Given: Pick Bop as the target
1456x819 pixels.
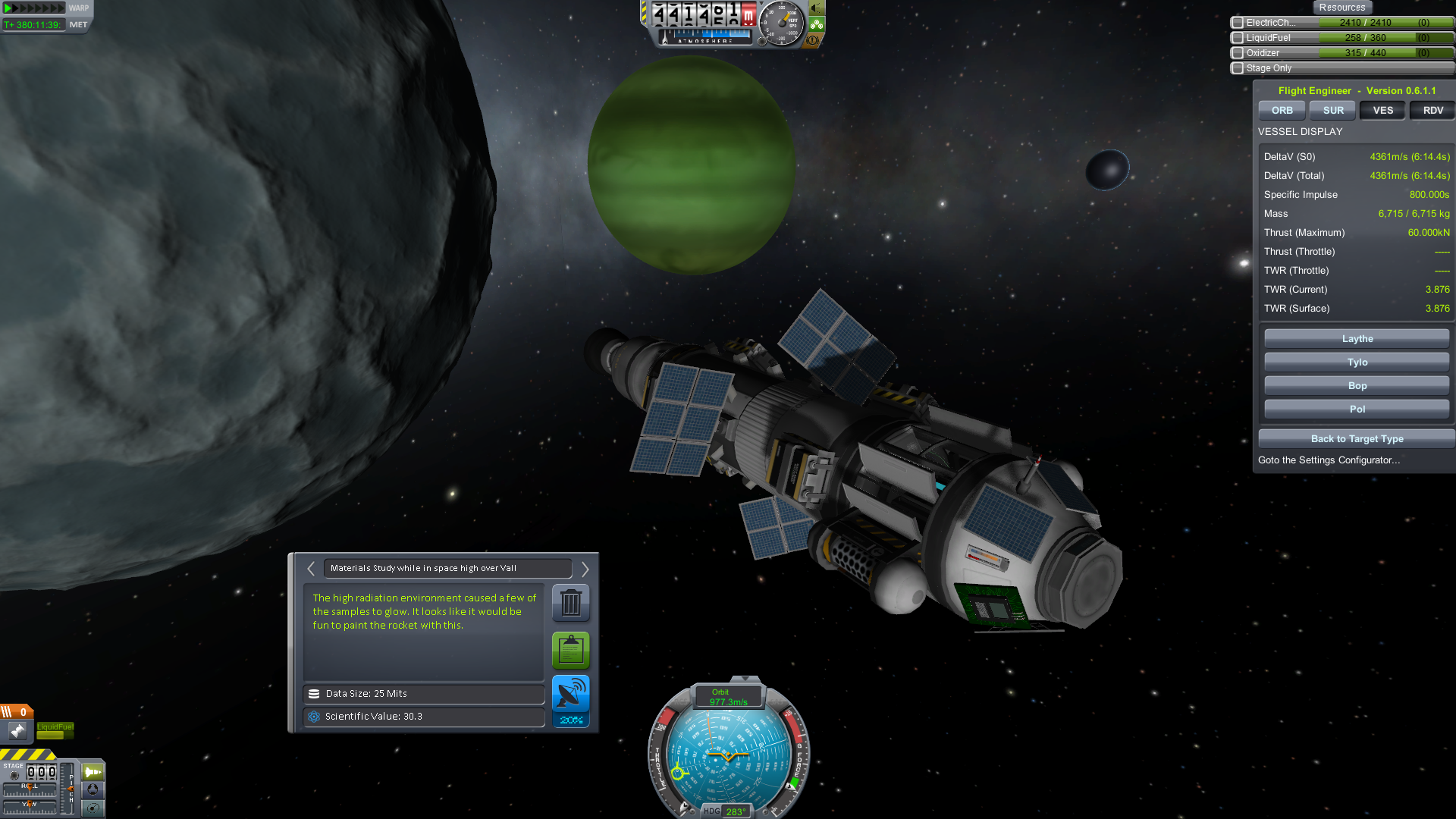Looking at the screenshot, I should point(1357,386).
